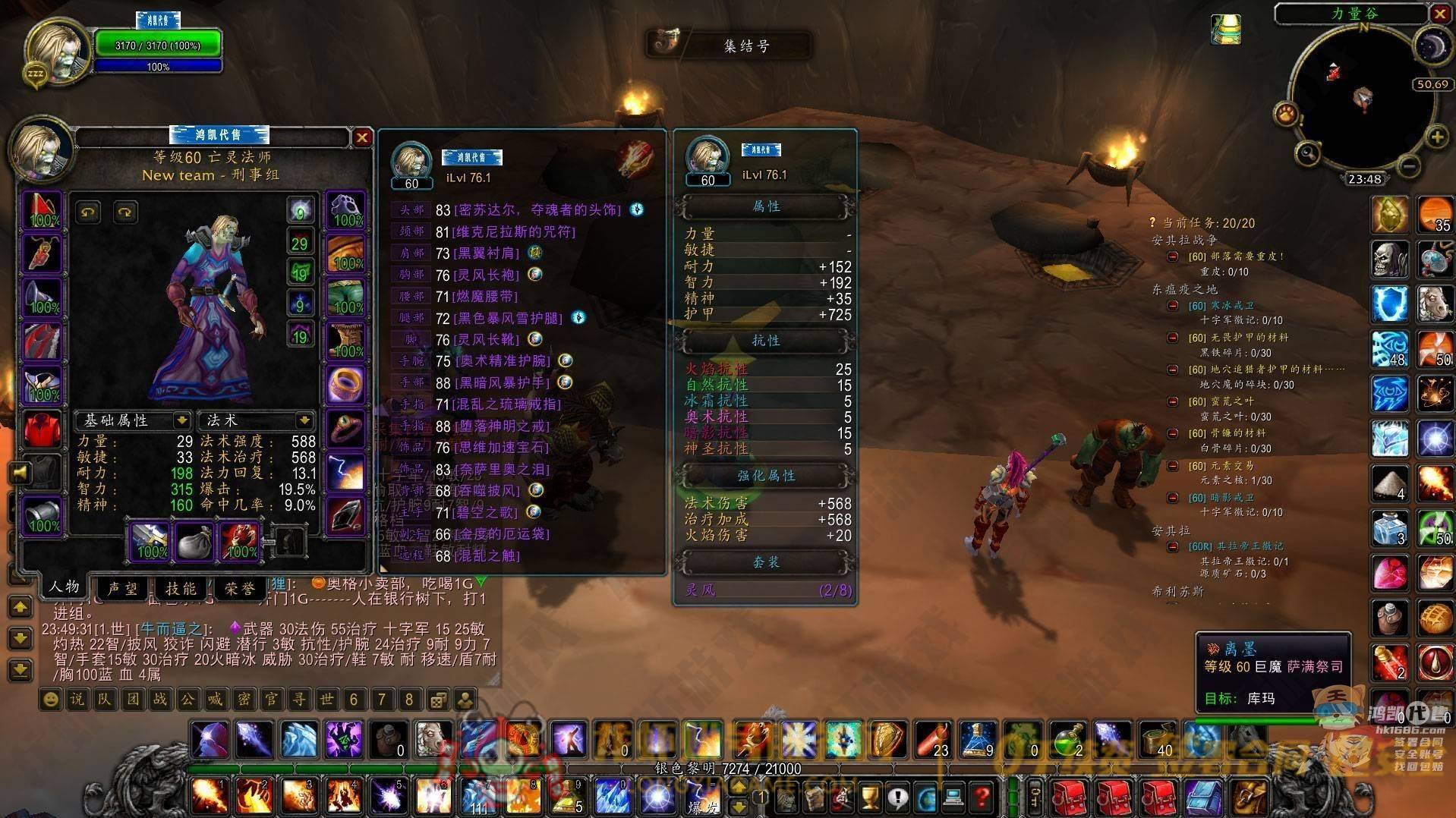The width and height of the screenshot is (1456, 818).
Task: Zoom in on the minimap
Action: 1436,137
